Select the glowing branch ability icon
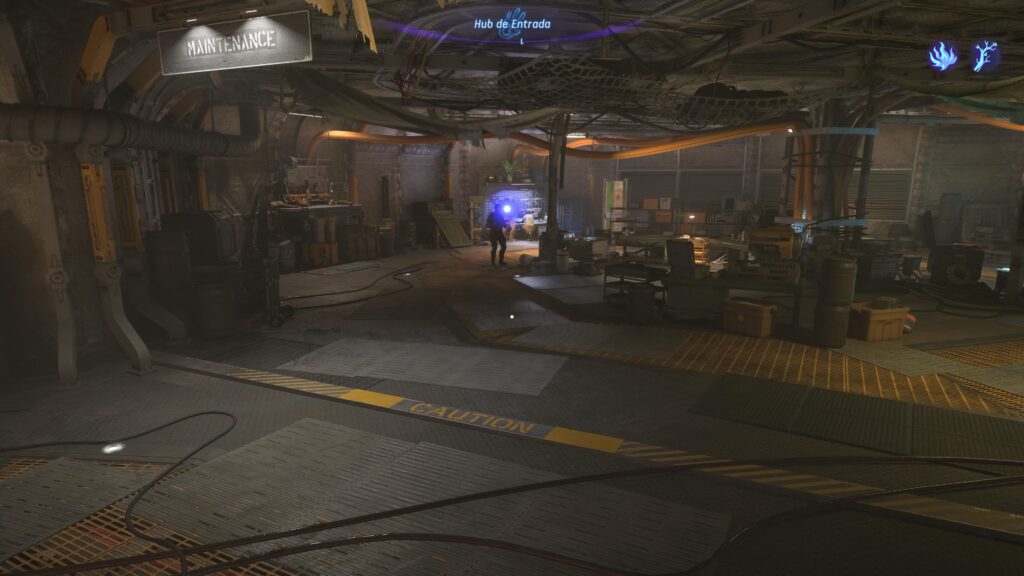Viewport: 1024px width, 576px height. click(x=986, y=56)
